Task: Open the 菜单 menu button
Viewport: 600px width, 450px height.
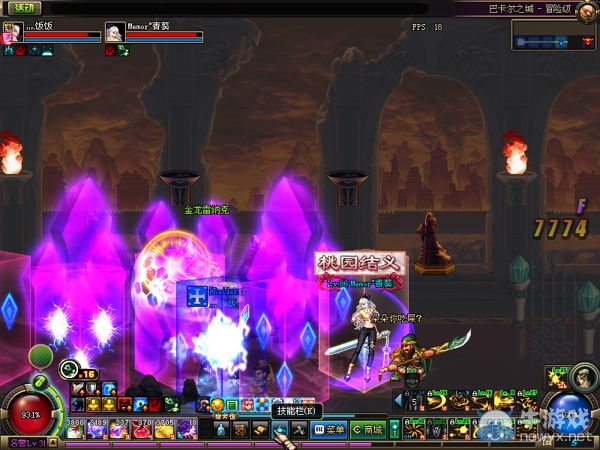Action: [329, 430]
